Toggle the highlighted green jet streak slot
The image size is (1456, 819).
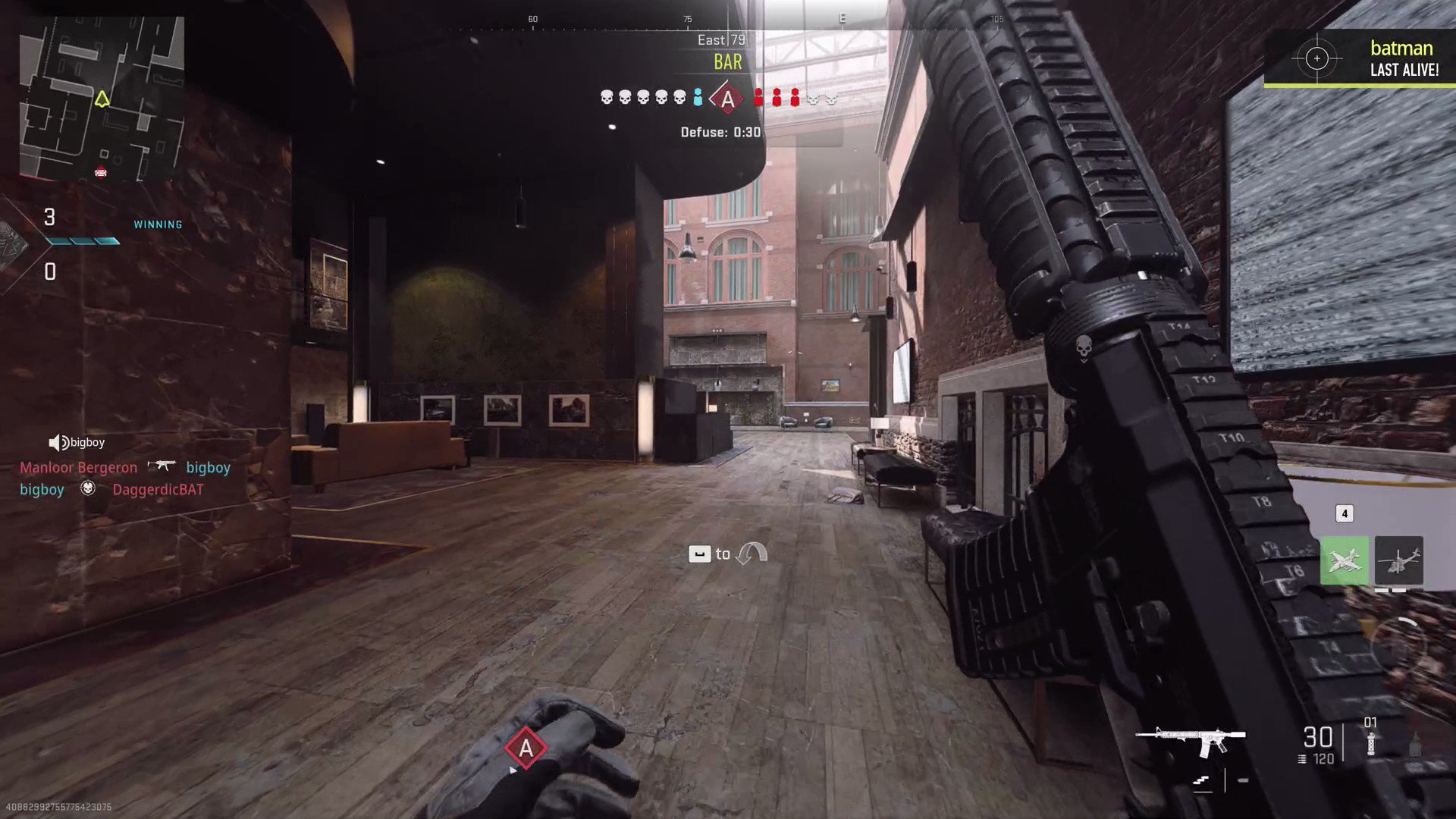pyautogui.click(x=1345, y=560)
